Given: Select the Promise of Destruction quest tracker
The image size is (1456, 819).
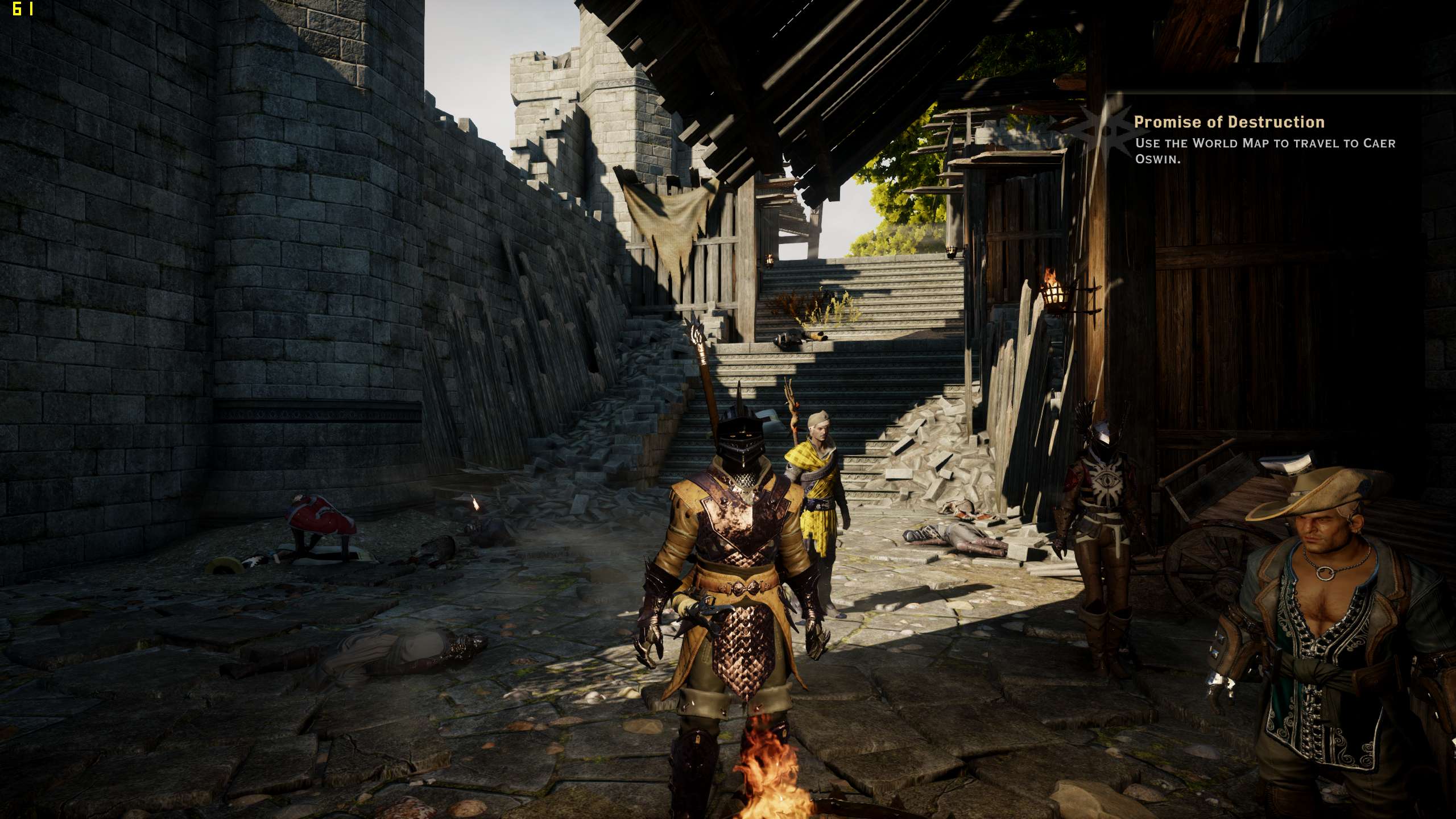Looking at the screenshot, I should pos(1228,123).
